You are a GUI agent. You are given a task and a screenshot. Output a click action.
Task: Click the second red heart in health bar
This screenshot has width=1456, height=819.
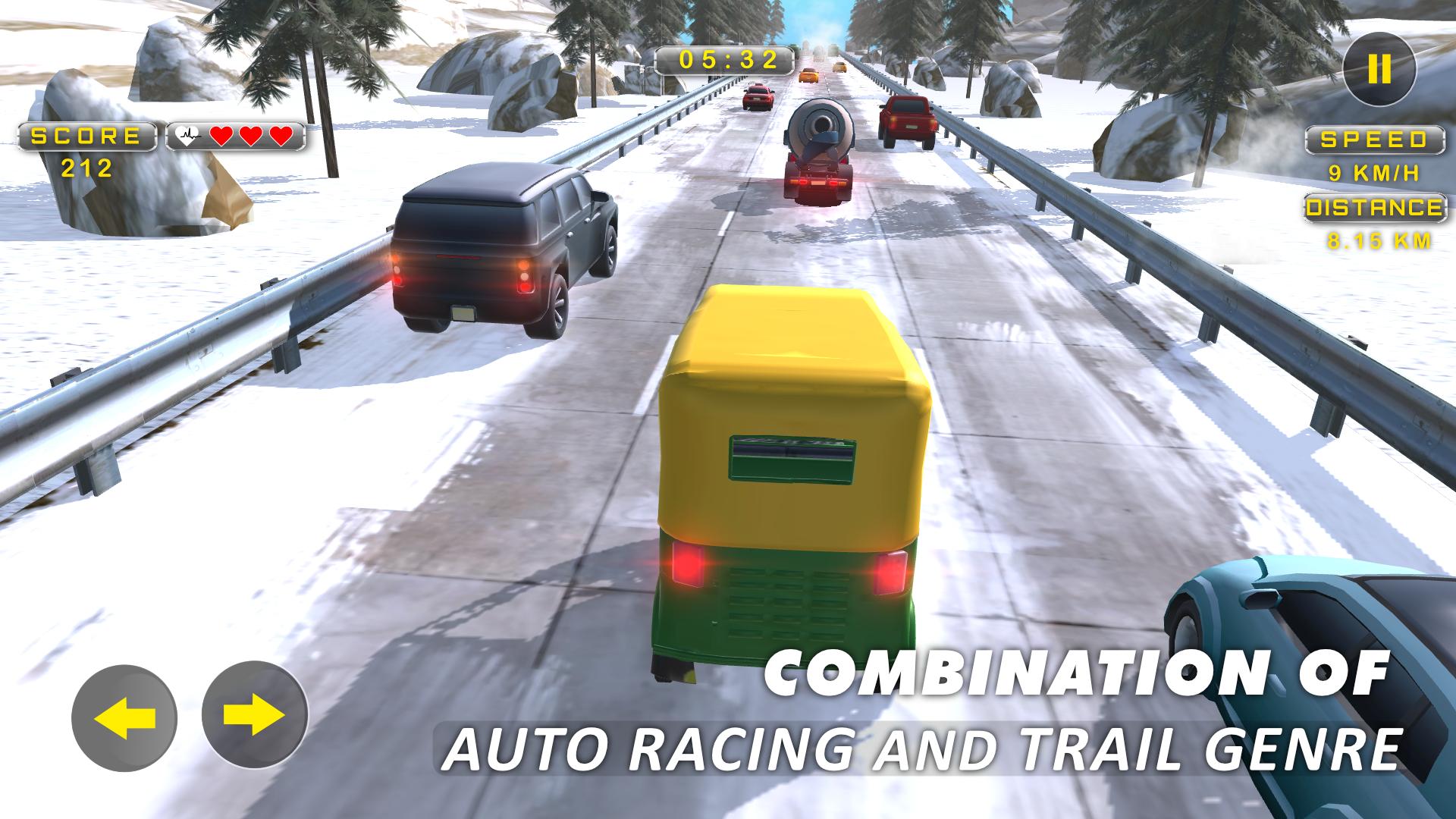coord(251,136)
